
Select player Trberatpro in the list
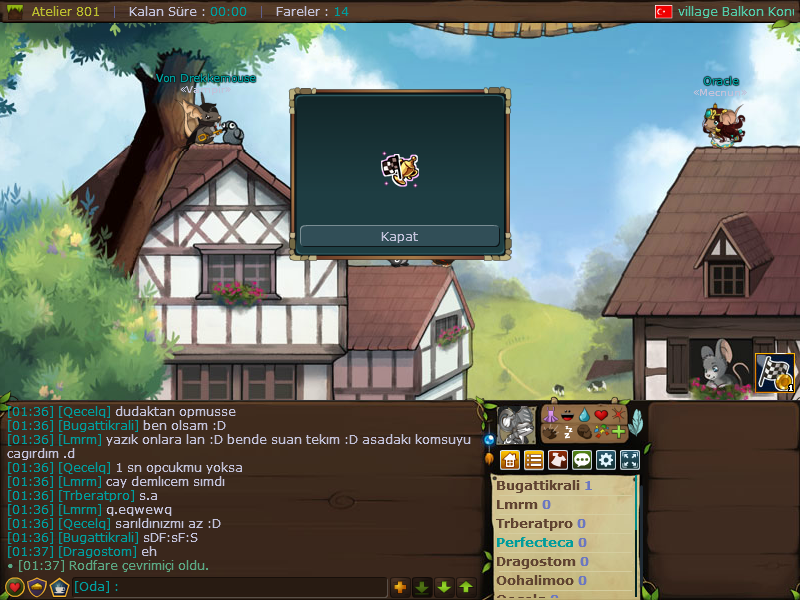pyautogui.click(x=535, y=524)
